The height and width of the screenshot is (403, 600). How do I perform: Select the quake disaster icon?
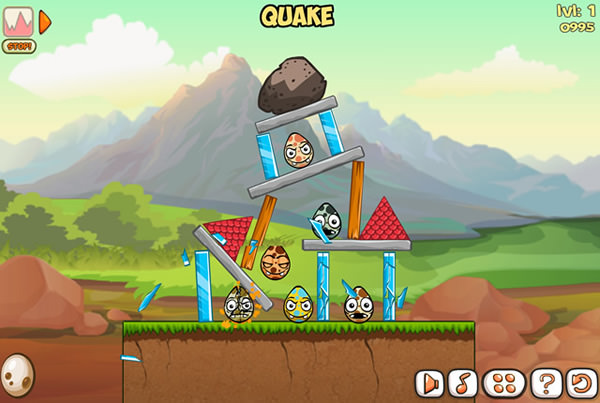click(18, 20)
